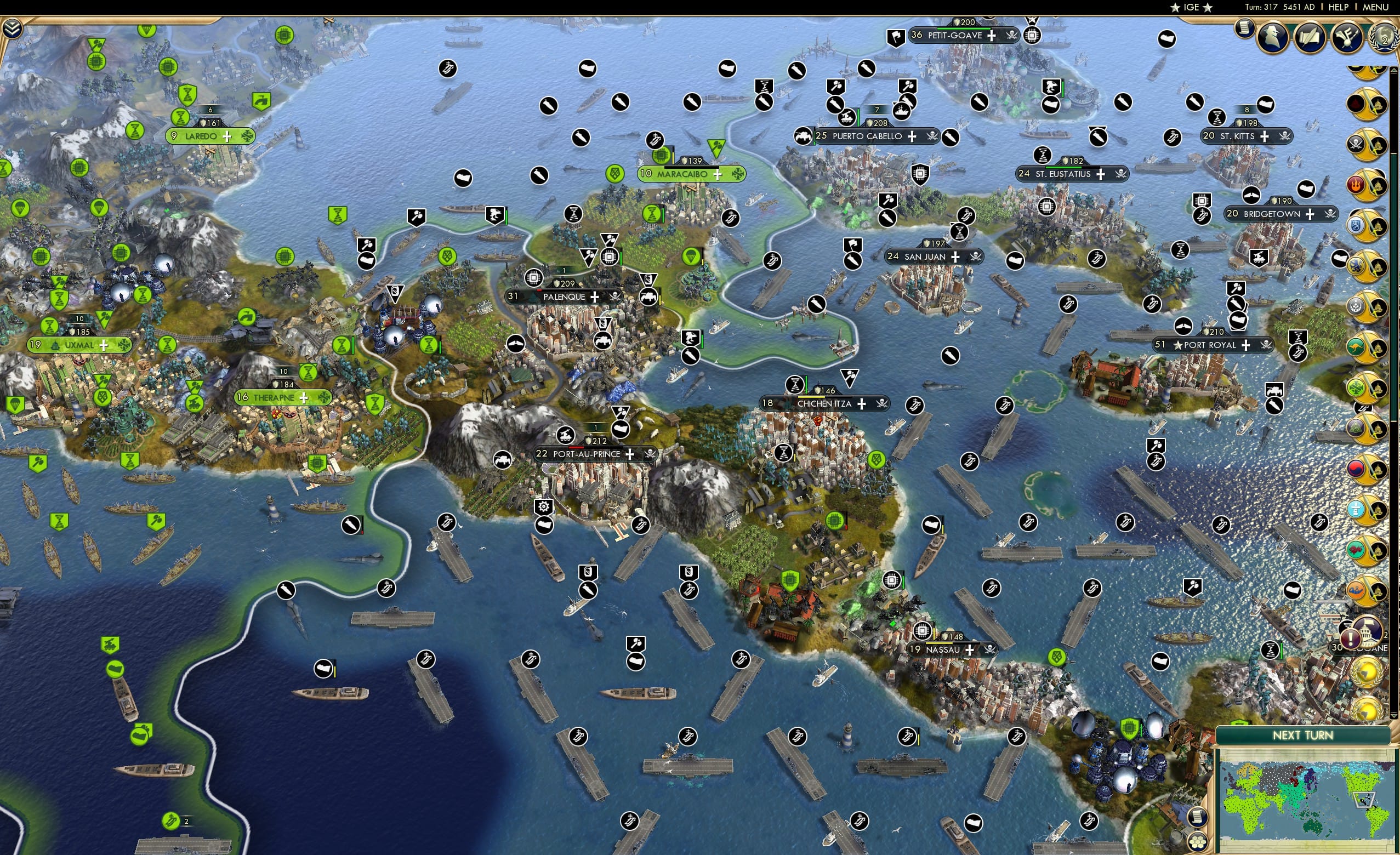Open Social Policies via the quill-and-scroll icon
Viewport: 1400px width, 855px height.
(1310, 37)
